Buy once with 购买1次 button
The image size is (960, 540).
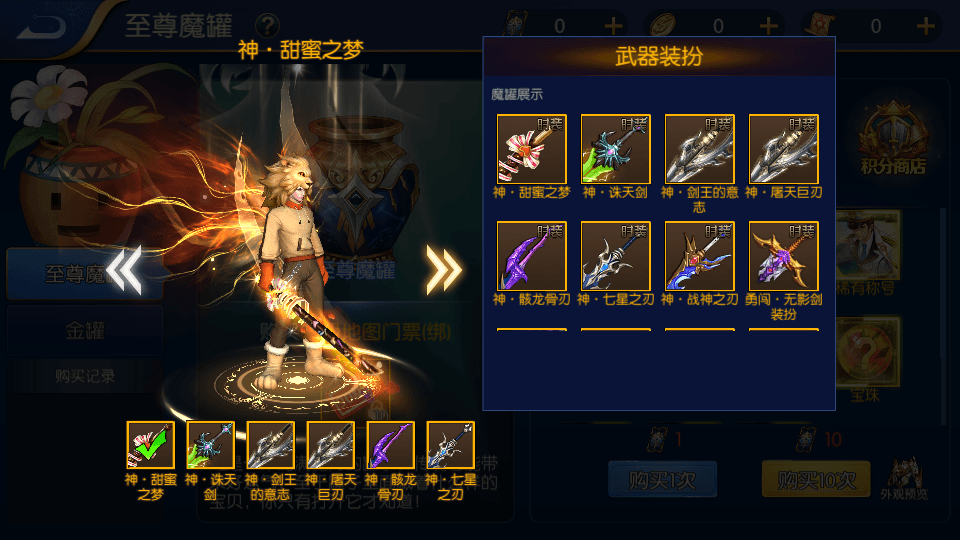[x=661, y=480]
